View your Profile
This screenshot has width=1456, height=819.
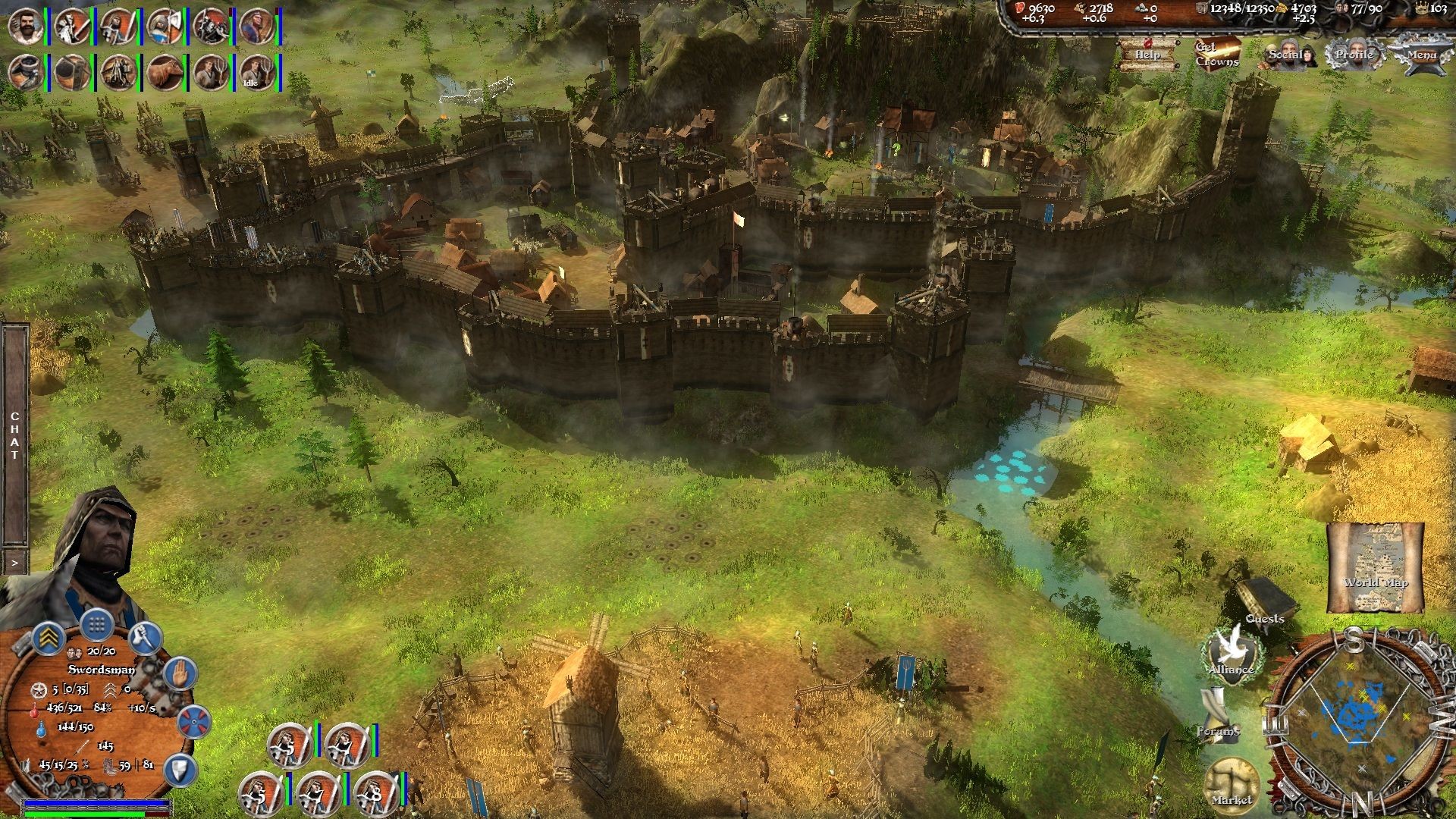point(1354,54)
